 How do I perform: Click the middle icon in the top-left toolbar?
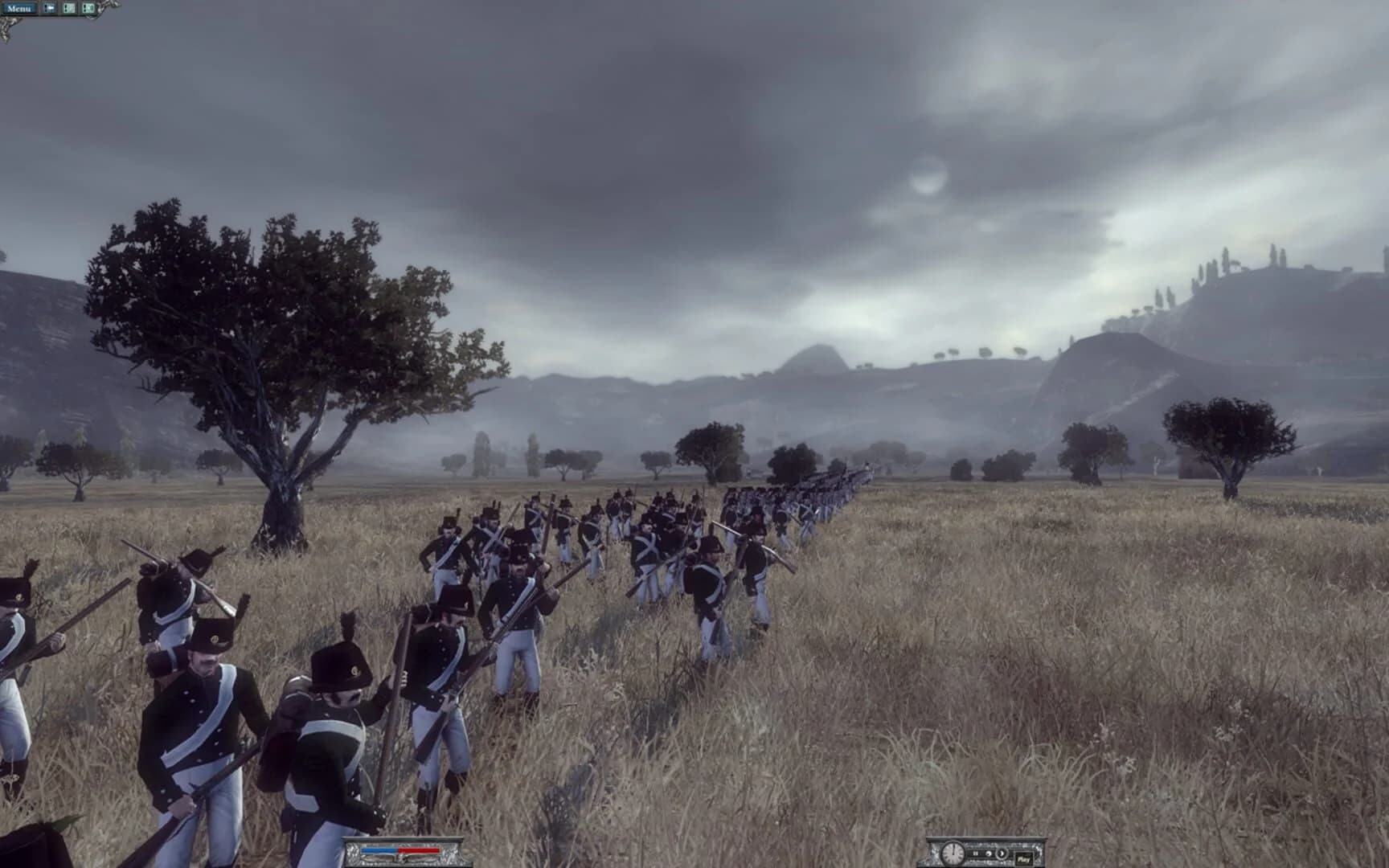click(70, 6)
